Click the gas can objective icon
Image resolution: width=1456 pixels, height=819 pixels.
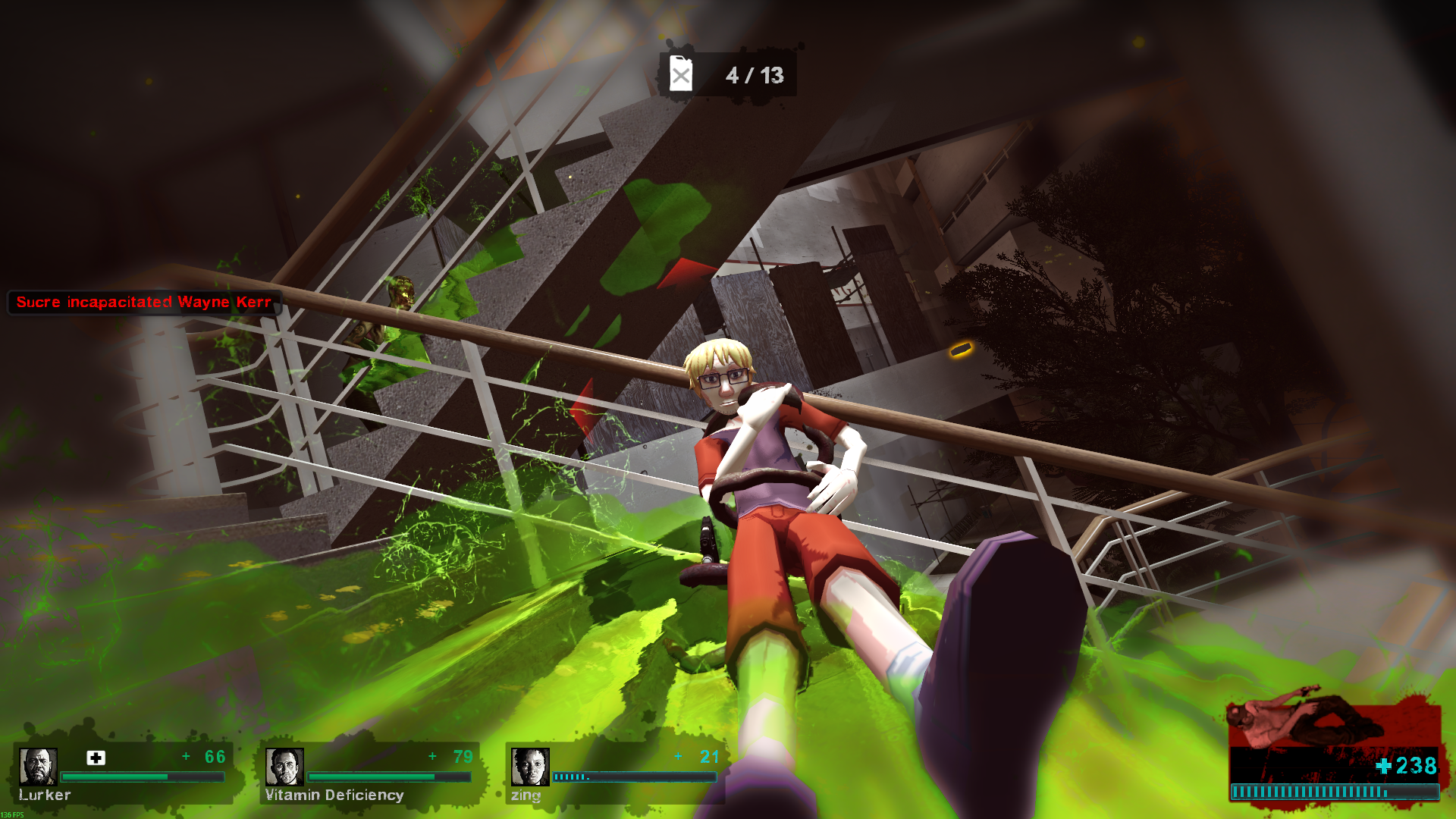coord(681,74)
